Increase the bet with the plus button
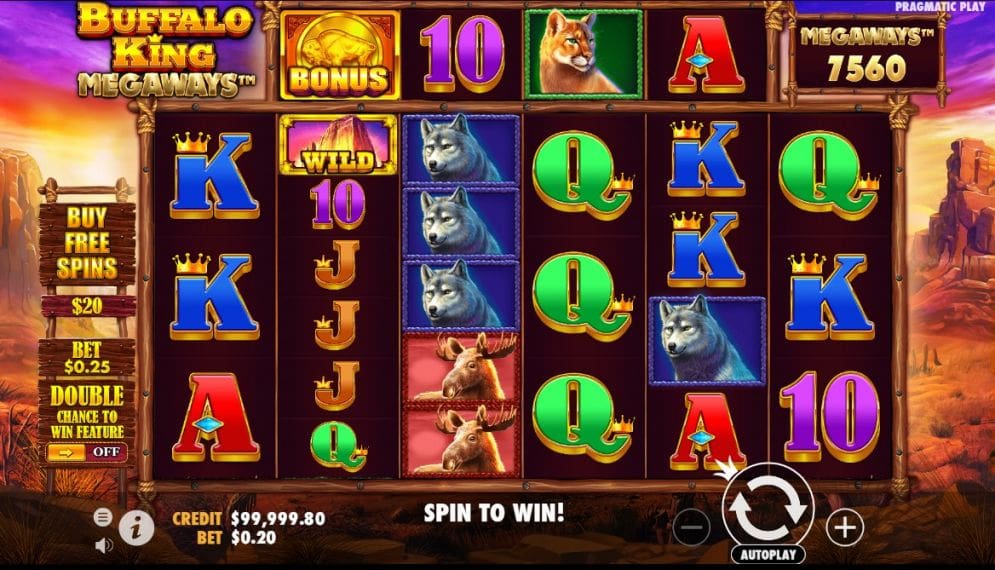This screenshot has height=570, width=995. click(x=845, y=527)
